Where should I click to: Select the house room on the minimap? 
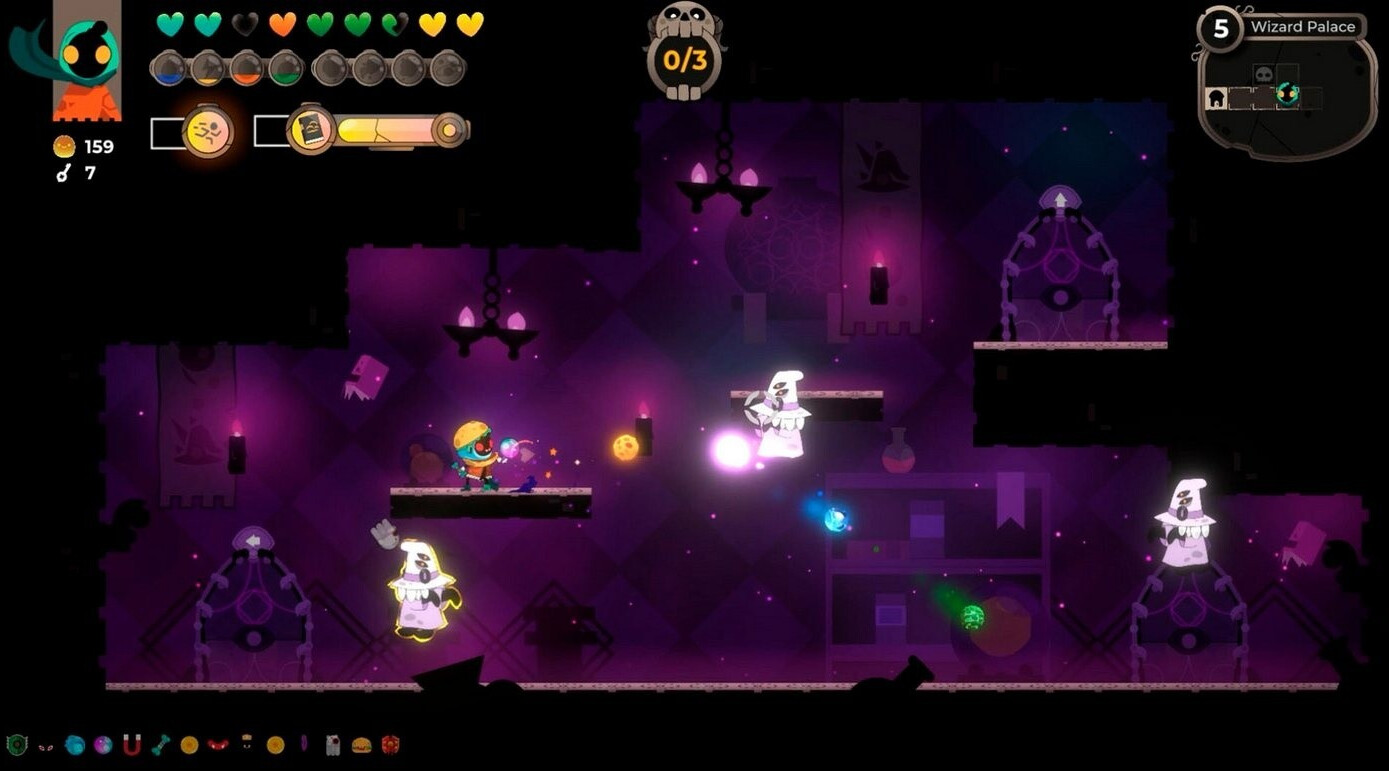1217,98
